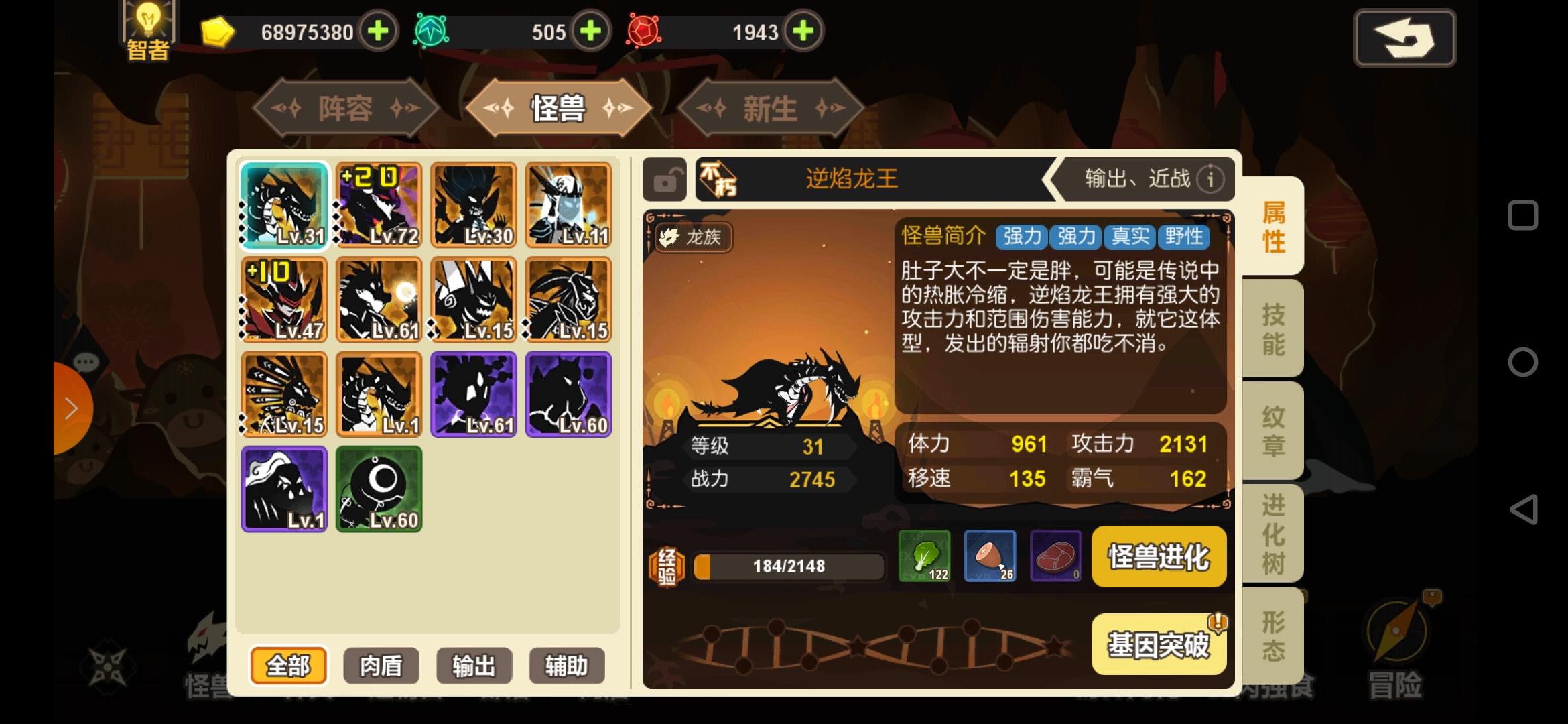1568x724 pixels.
Task: Select the Lv.72 monster thumbnail
Action: click(379, 204)
